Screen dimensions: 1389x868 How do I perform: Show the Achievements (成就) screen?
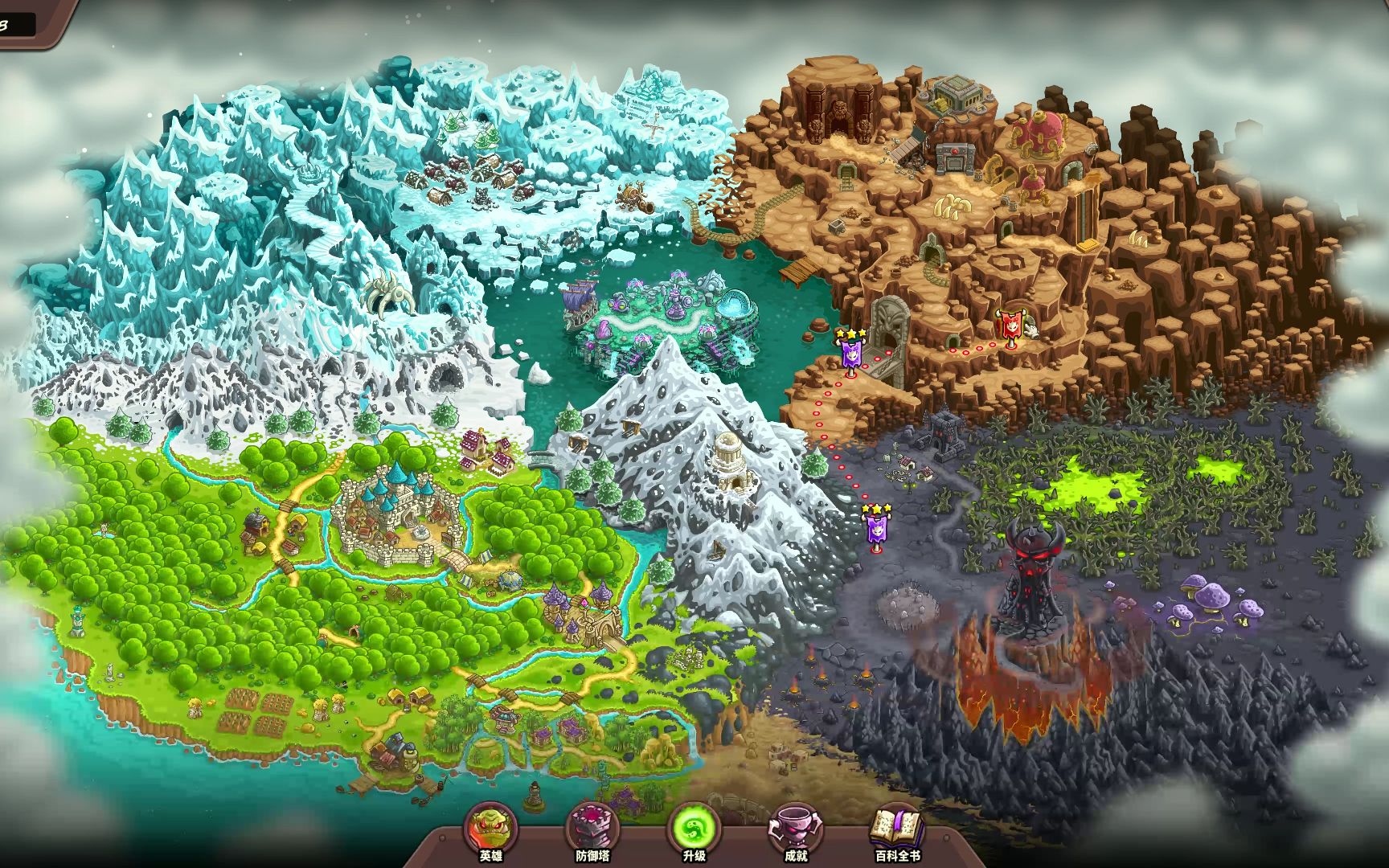[795, 829]
